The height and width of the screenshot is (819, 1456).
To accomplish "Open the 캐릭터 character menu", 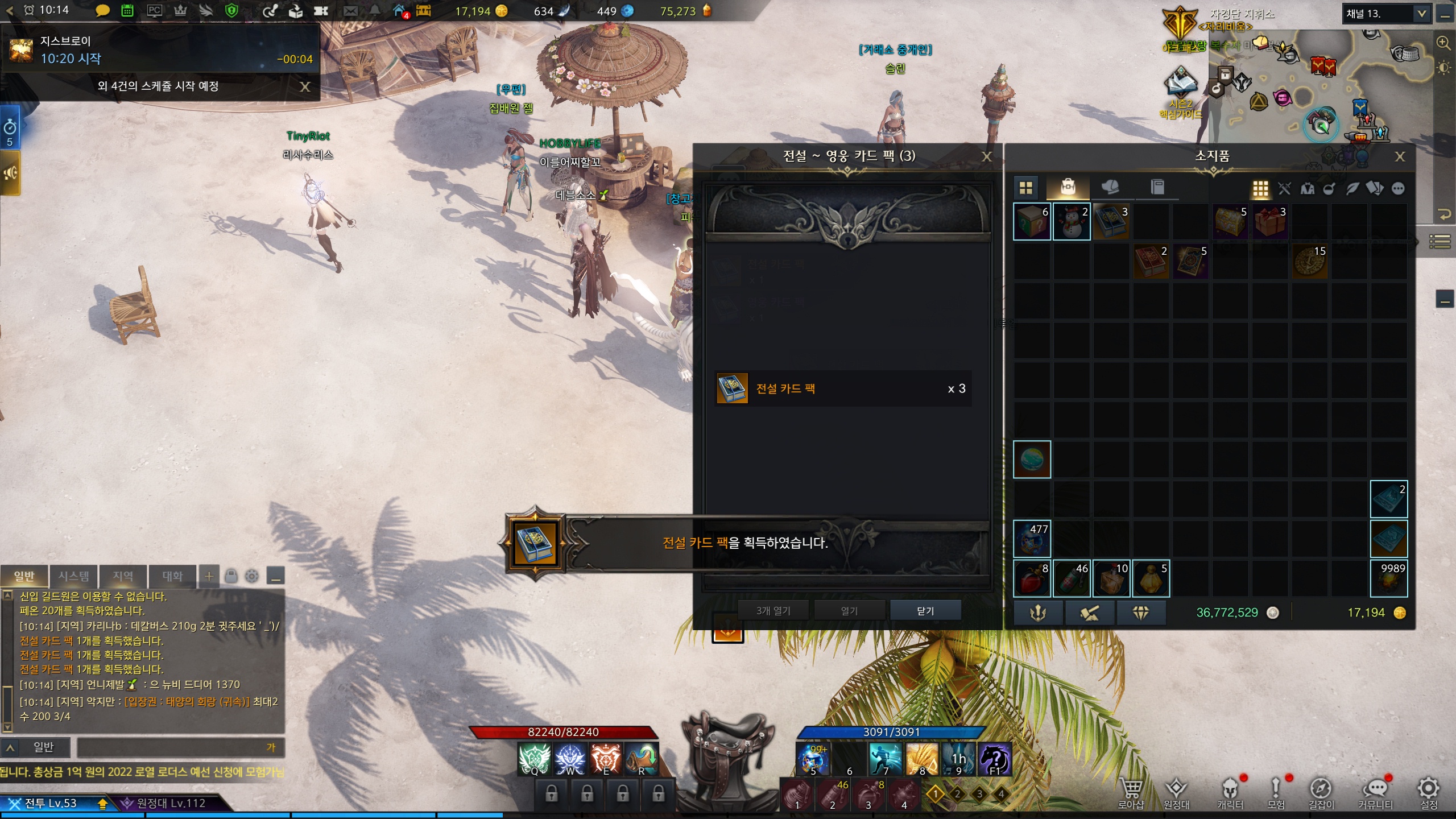I will (1230, 792).
